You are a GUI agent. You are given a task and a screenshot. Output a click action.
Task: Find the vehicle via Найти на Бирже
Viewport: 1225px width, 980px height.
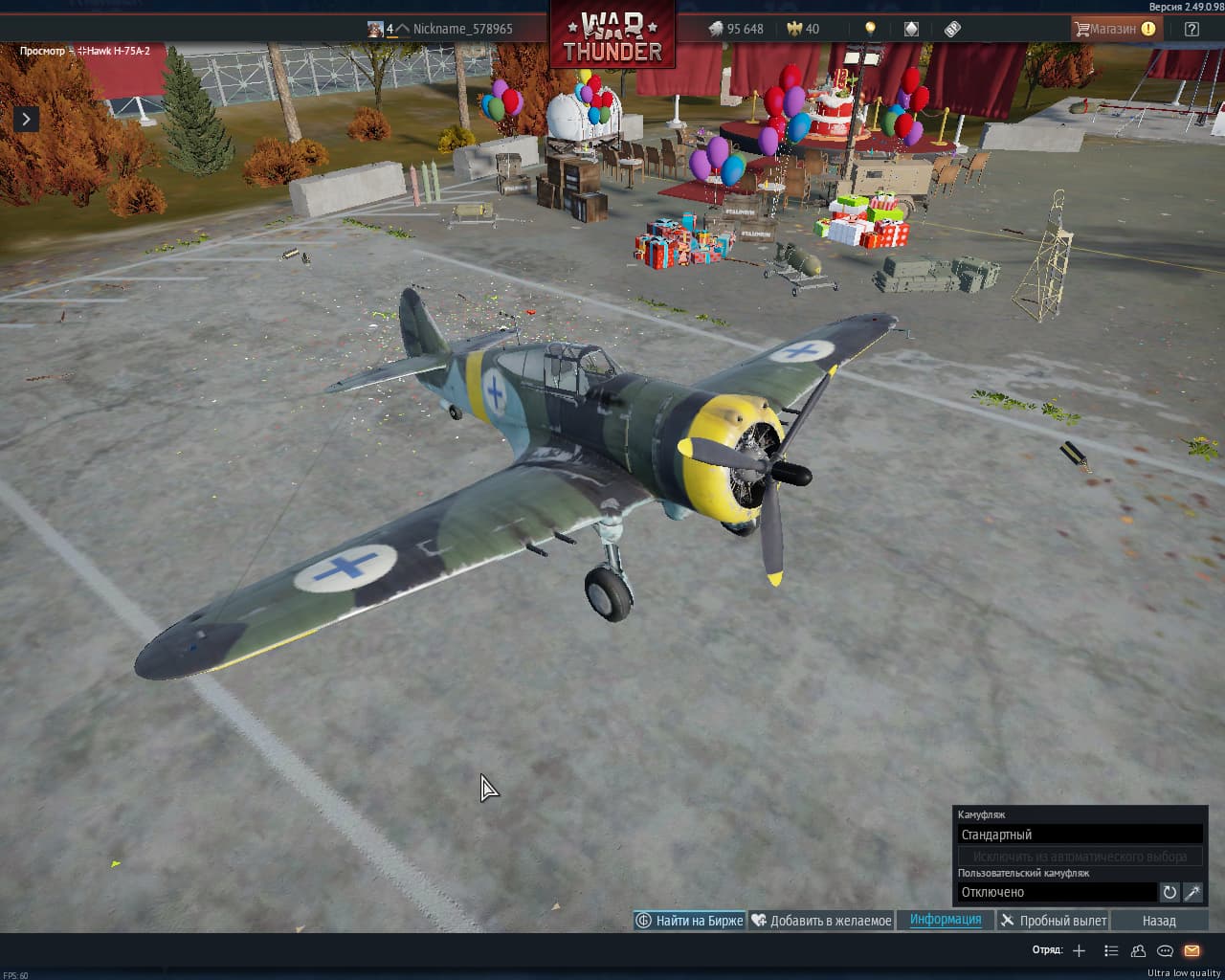[689, 921]
